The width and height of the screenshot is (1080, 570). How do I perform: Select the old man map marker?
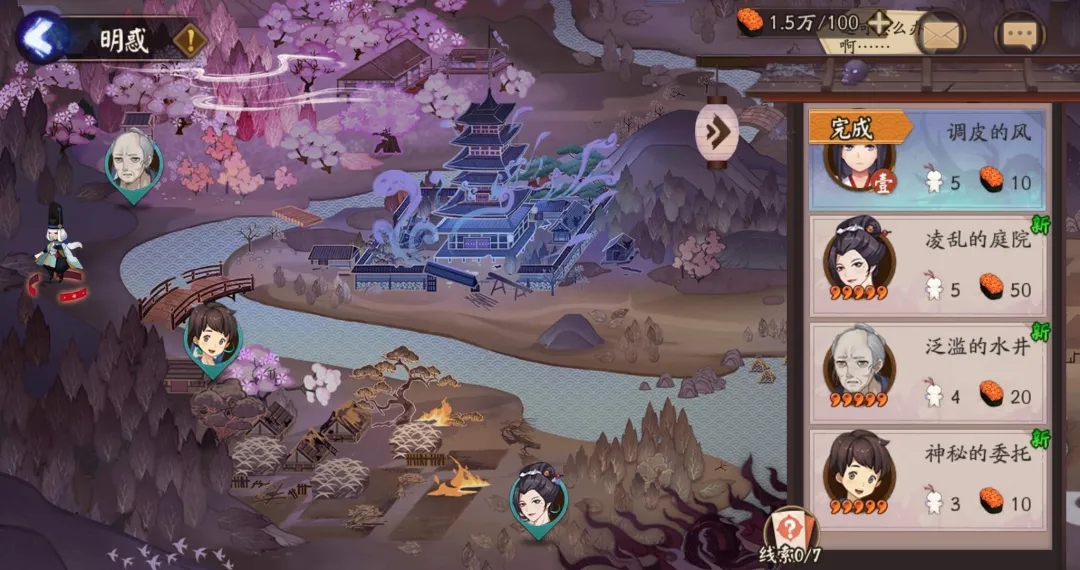coord(134,163)
